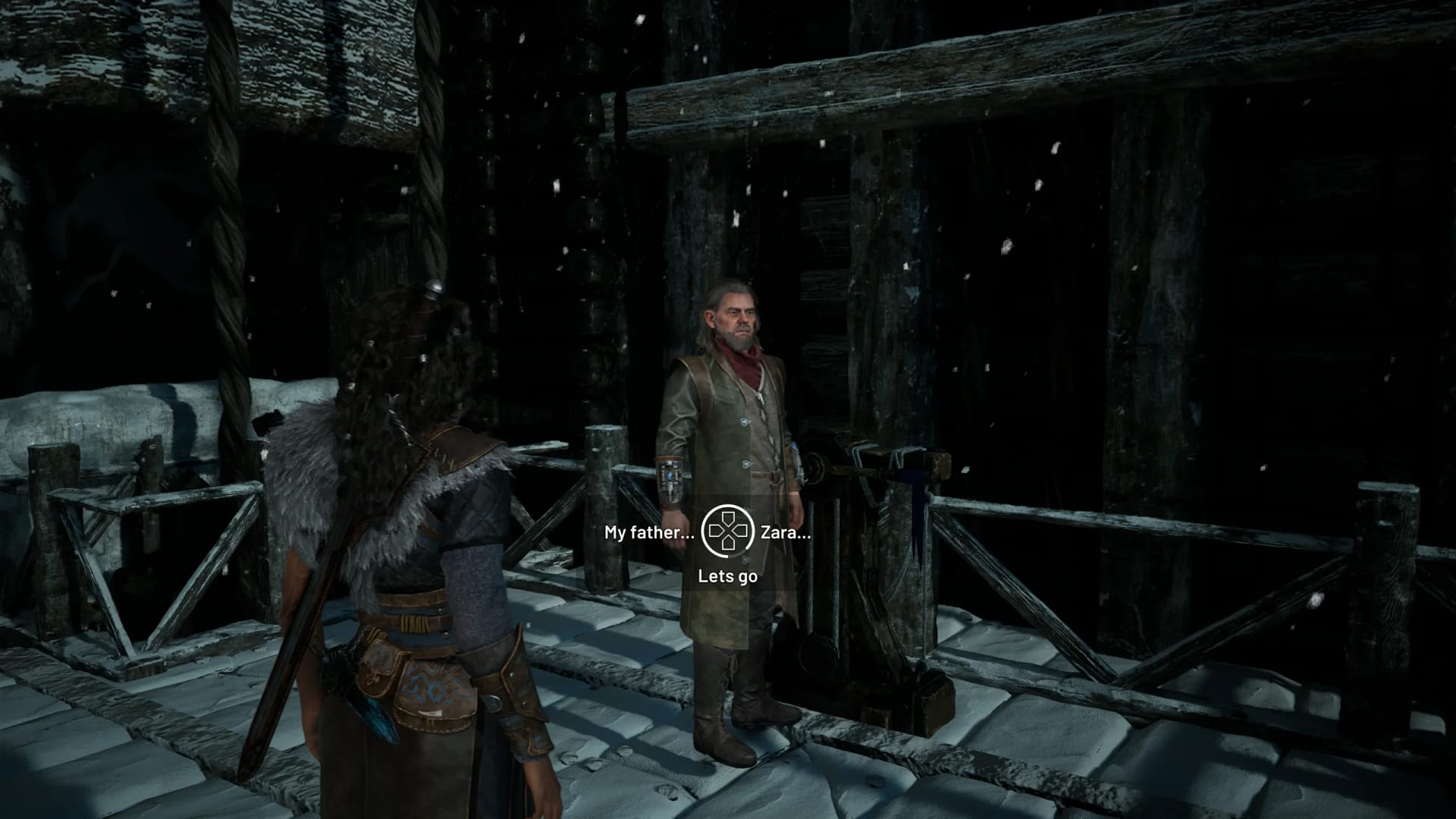Choose the "Lets go" dialogue option
This screenshot has width=1456, height=819.
click(x=728, y=577)
